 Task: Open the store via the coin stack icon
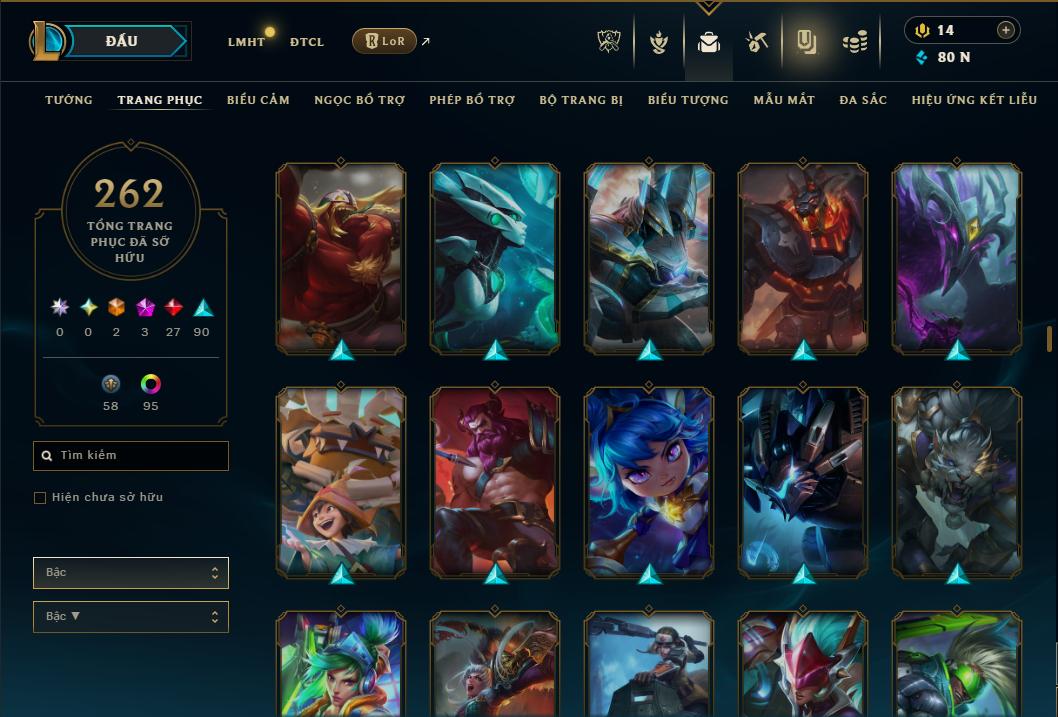[x=854, y=42]
